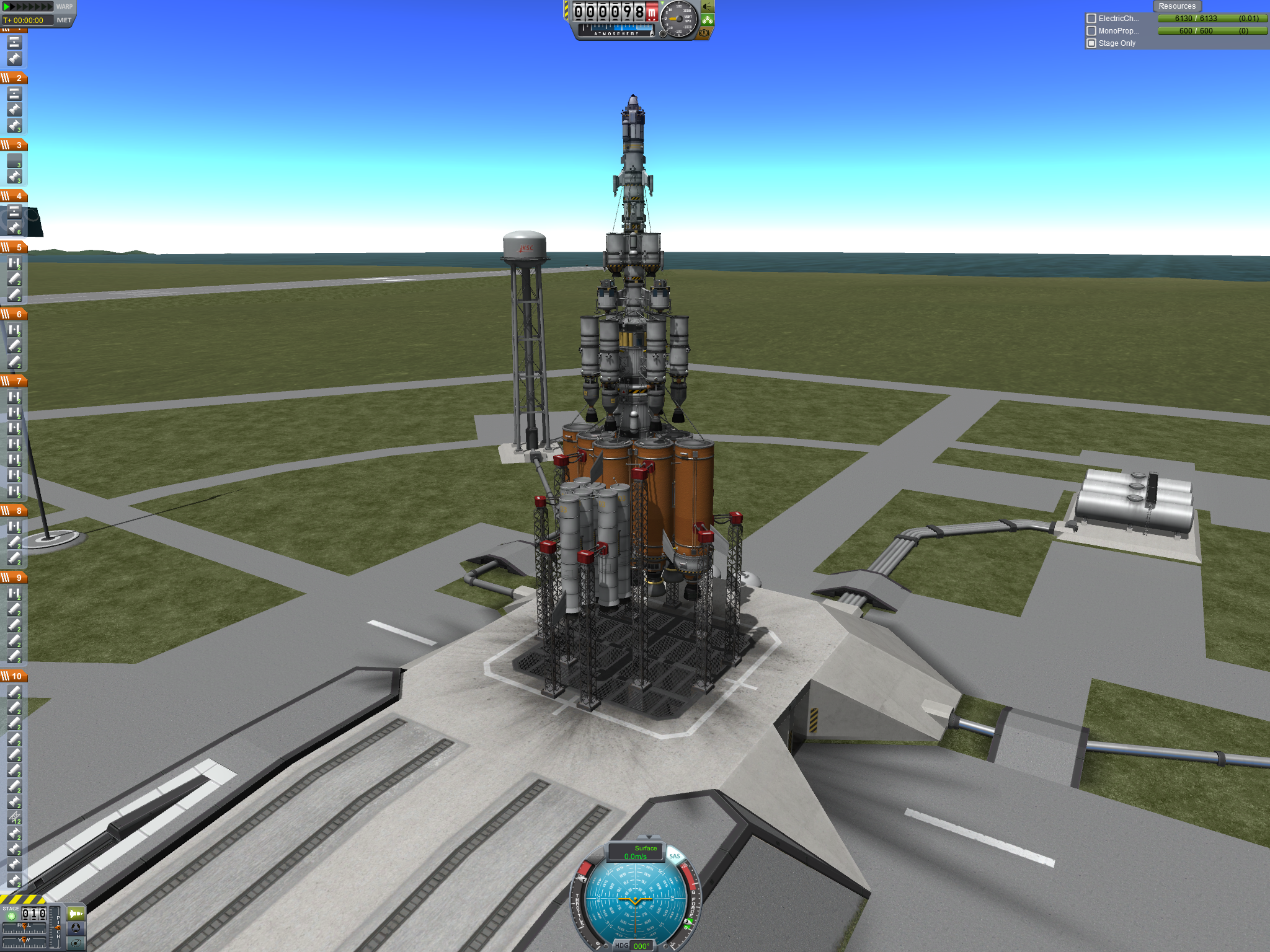Select the stage 2 header in staging list

coord(14,78)
